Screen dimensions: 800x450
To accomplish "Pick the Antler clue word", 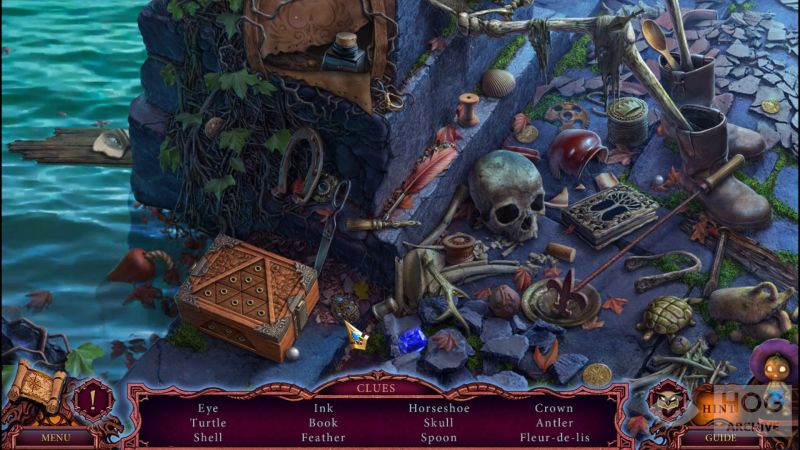I will (x=554, y=423).
